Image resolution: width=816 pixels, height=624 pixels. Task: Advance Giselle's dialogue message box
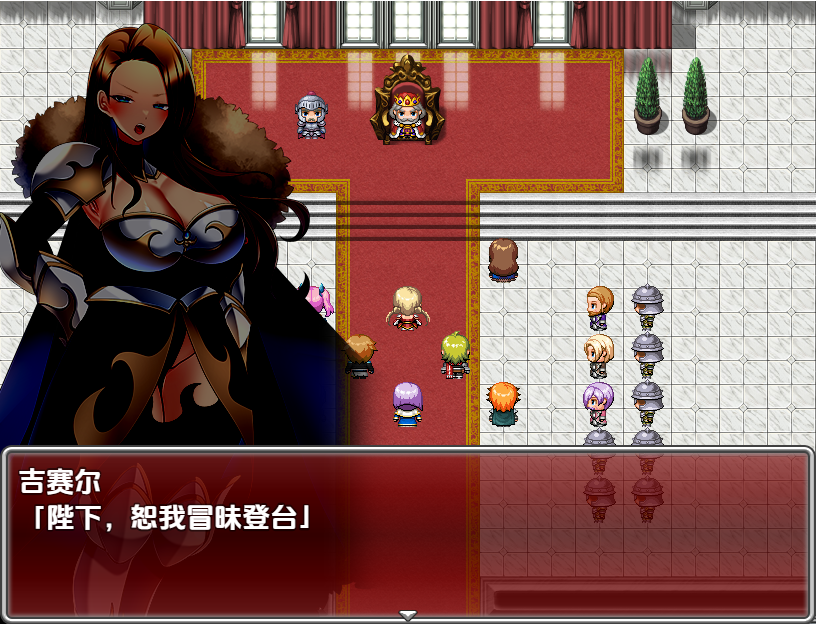(407, 530)
